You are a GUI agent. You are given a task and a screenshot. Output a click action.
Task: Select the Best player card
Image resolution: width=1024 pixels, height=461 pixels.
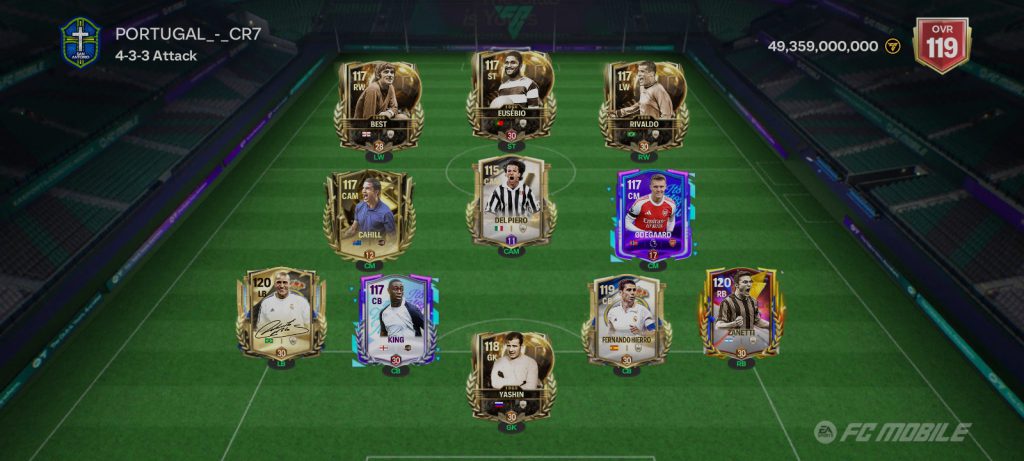click(378, 104)
